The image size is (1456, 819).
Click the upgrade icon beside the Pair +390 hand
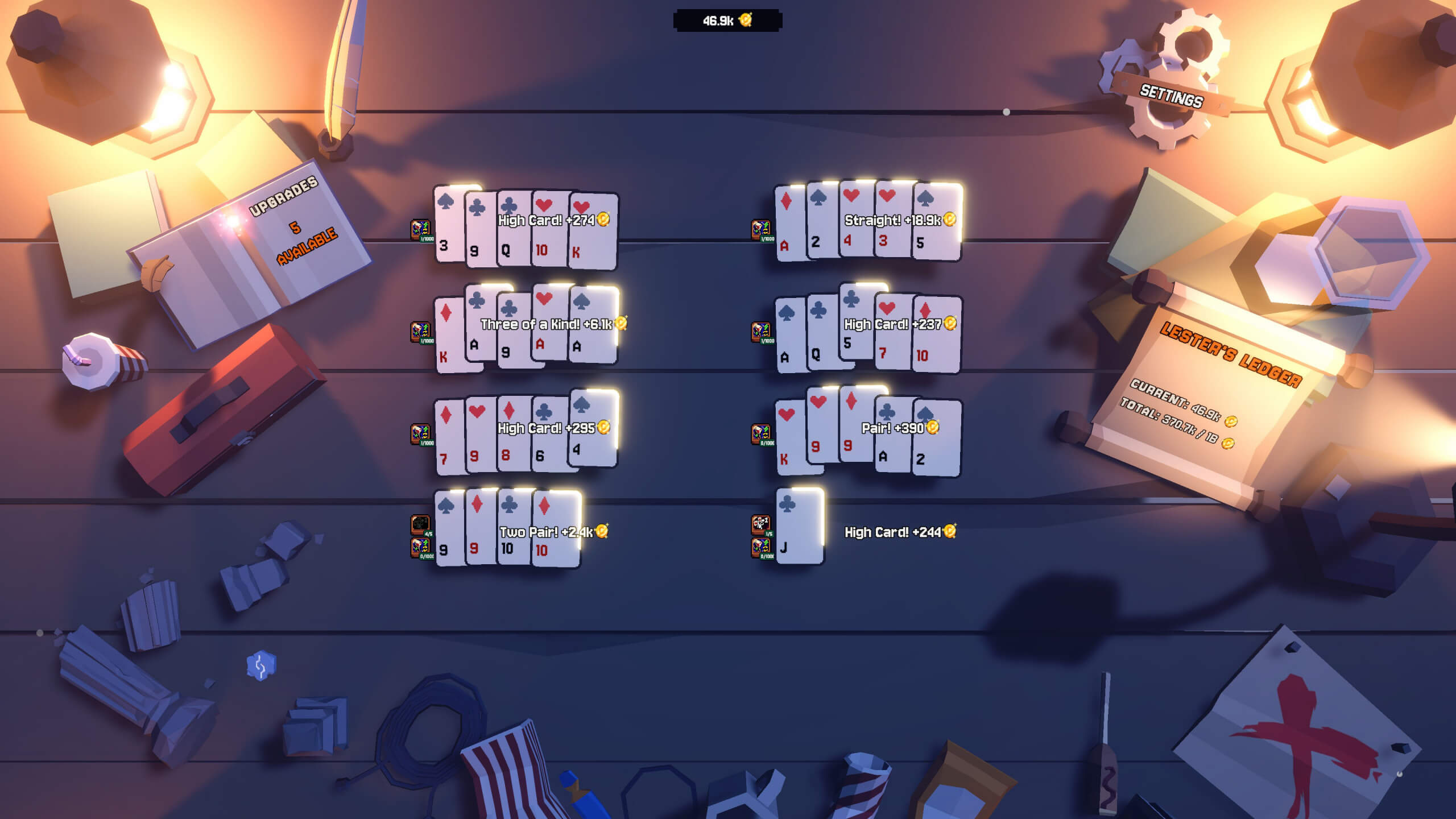click(x=761, y=434)
